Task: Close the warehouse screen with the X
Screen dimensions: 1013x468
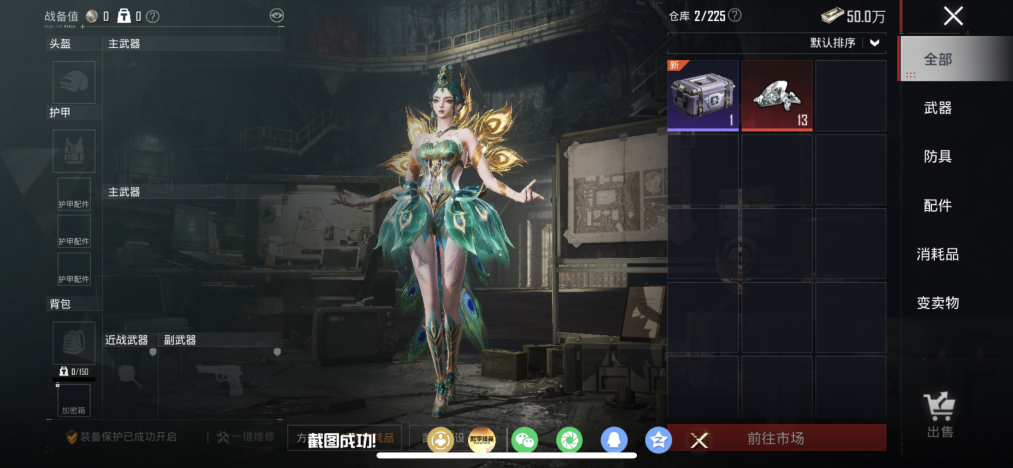Action: (x=953, y=16)
